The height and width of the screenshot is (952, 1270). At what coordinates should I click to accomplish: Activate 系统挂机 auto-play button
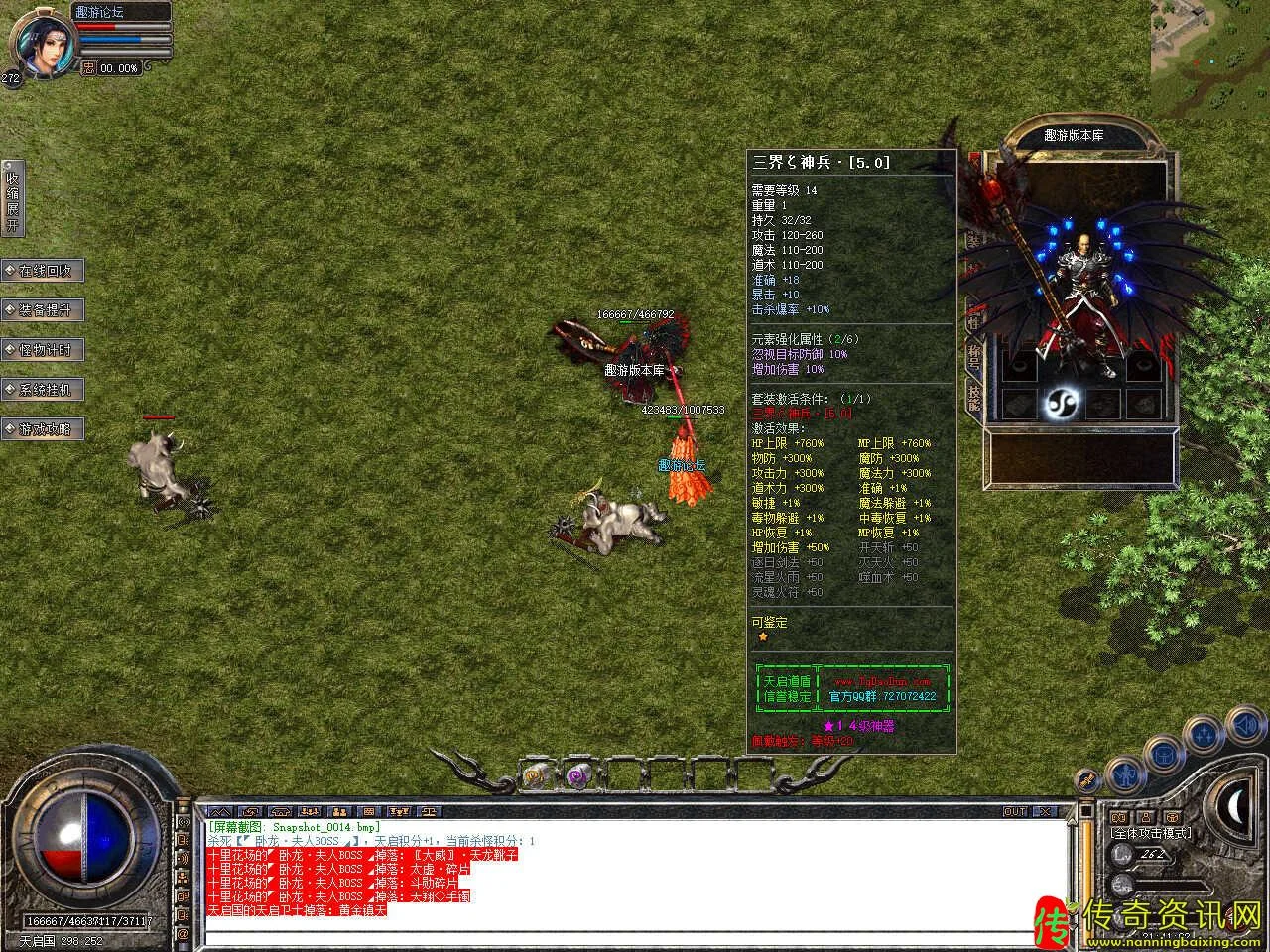point(44,390)
